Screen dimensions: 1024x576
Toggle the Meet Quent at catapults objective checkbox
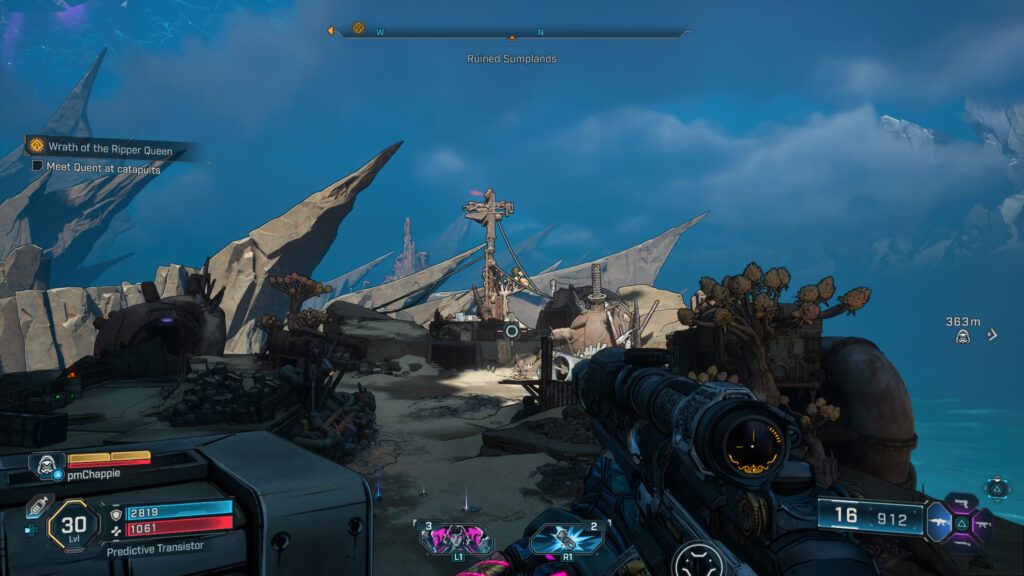(x=38, y=167)
